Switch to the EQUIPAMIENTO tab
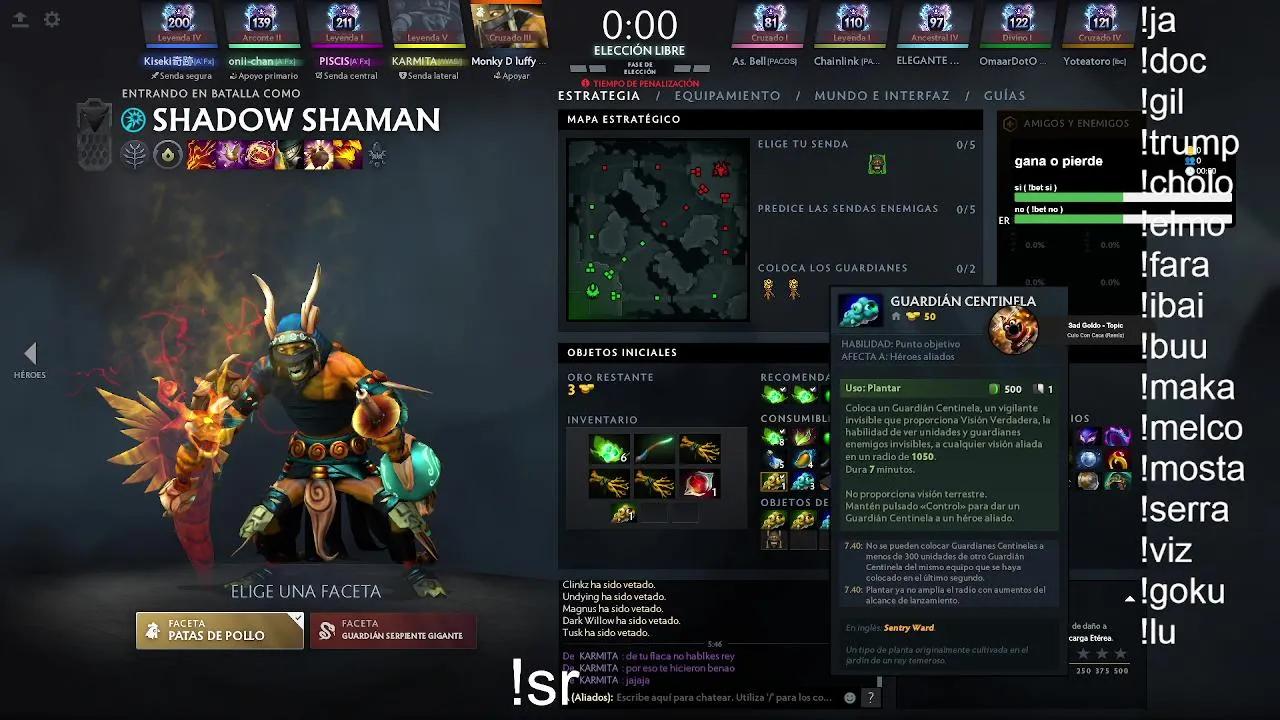 (727, 96)
